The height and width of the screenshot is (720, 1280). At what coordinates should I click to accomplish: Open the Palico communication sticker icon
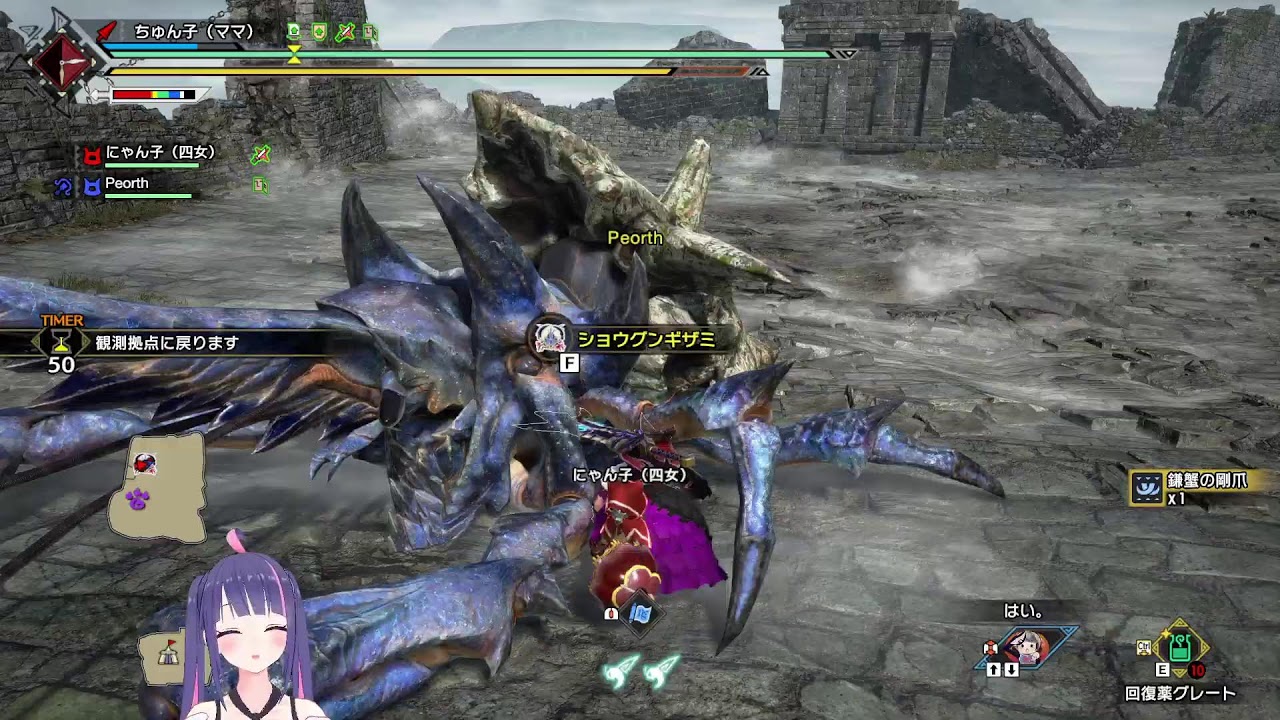1028,646
